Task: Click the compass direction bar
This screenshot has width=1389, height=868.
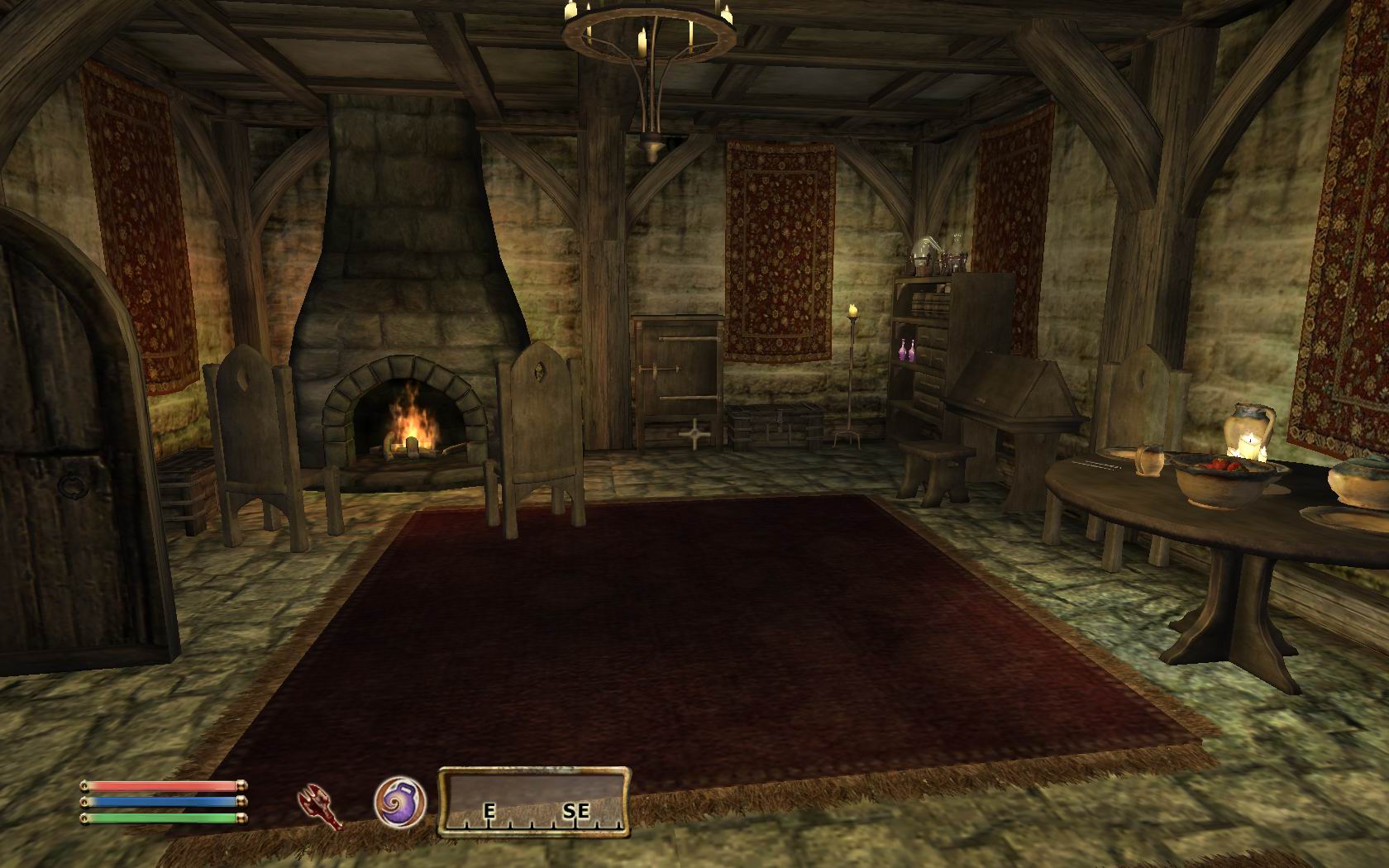Action: coord(533,800)
